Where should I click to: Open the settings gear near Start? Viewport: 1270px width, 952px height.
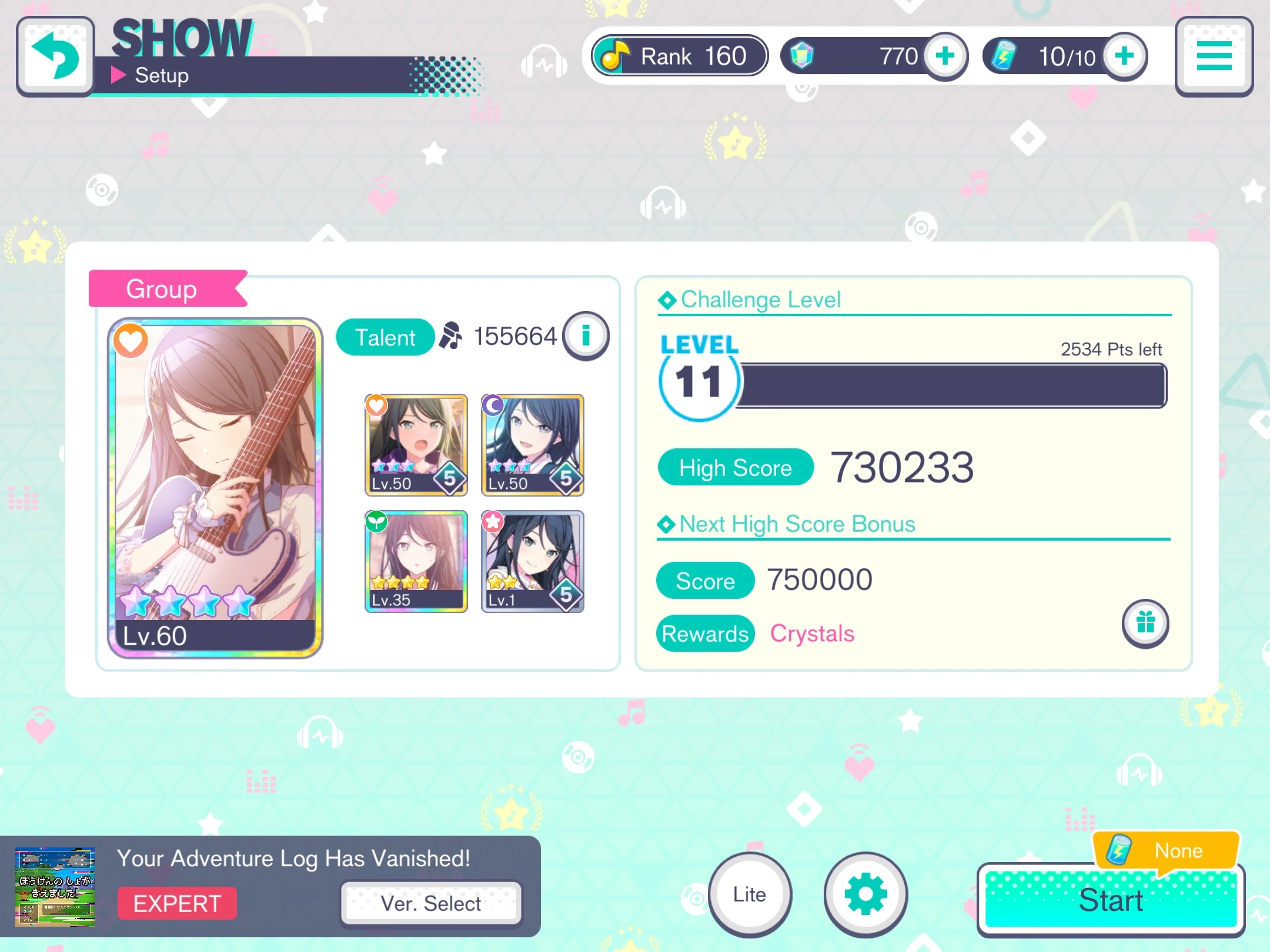(x=865, y=894)
